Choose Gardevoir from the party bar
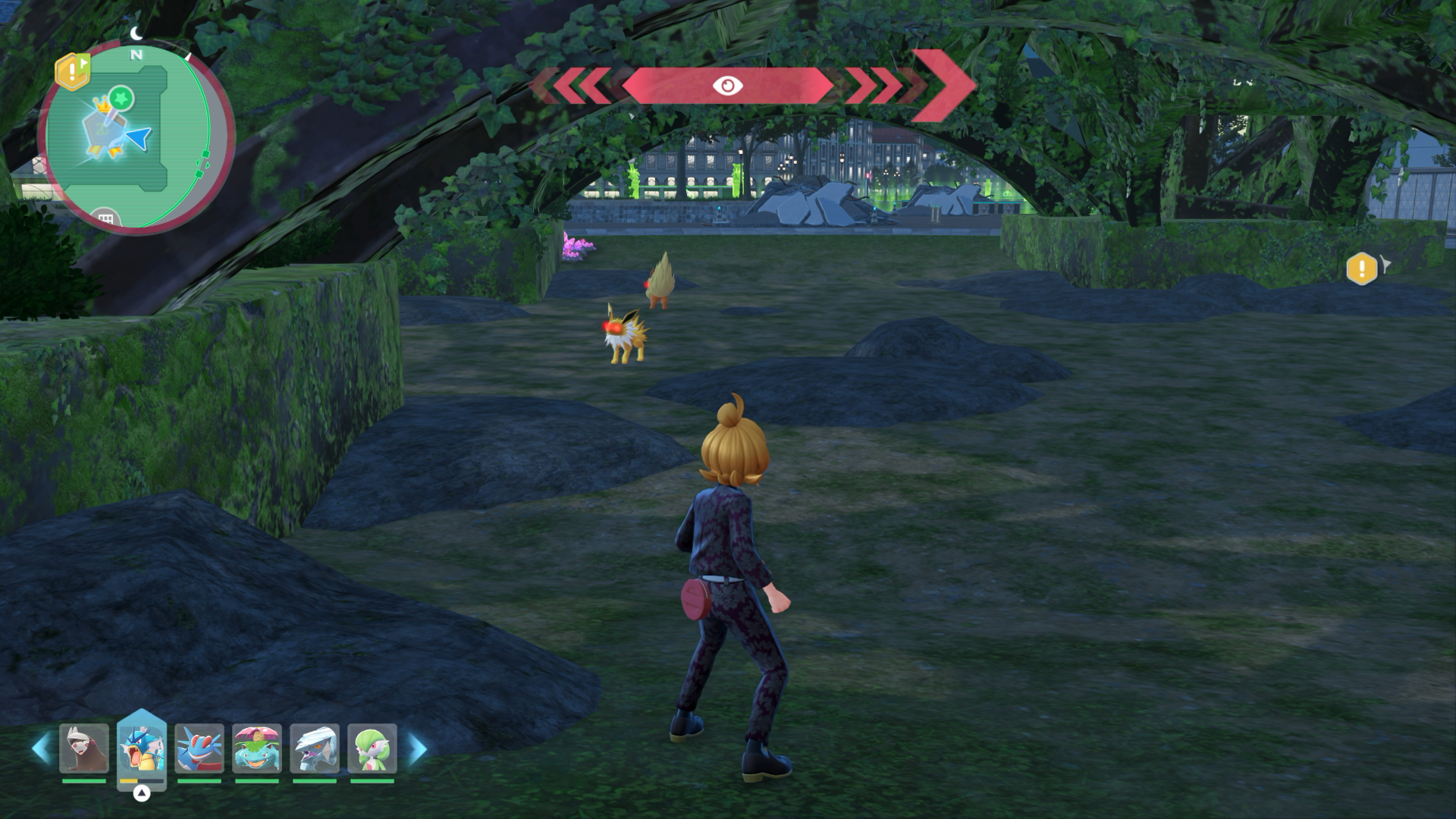Viewport: 1456px width, 819px height. pos(372,748)
